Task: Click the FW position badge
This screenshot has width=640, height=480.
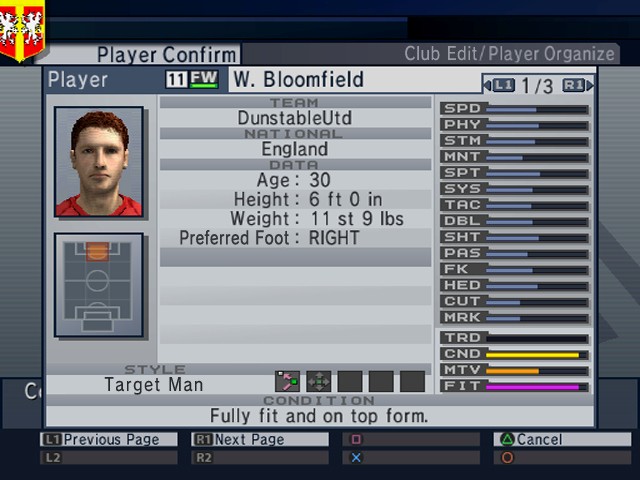Action: pyautogui.click(x=204, y=79)
